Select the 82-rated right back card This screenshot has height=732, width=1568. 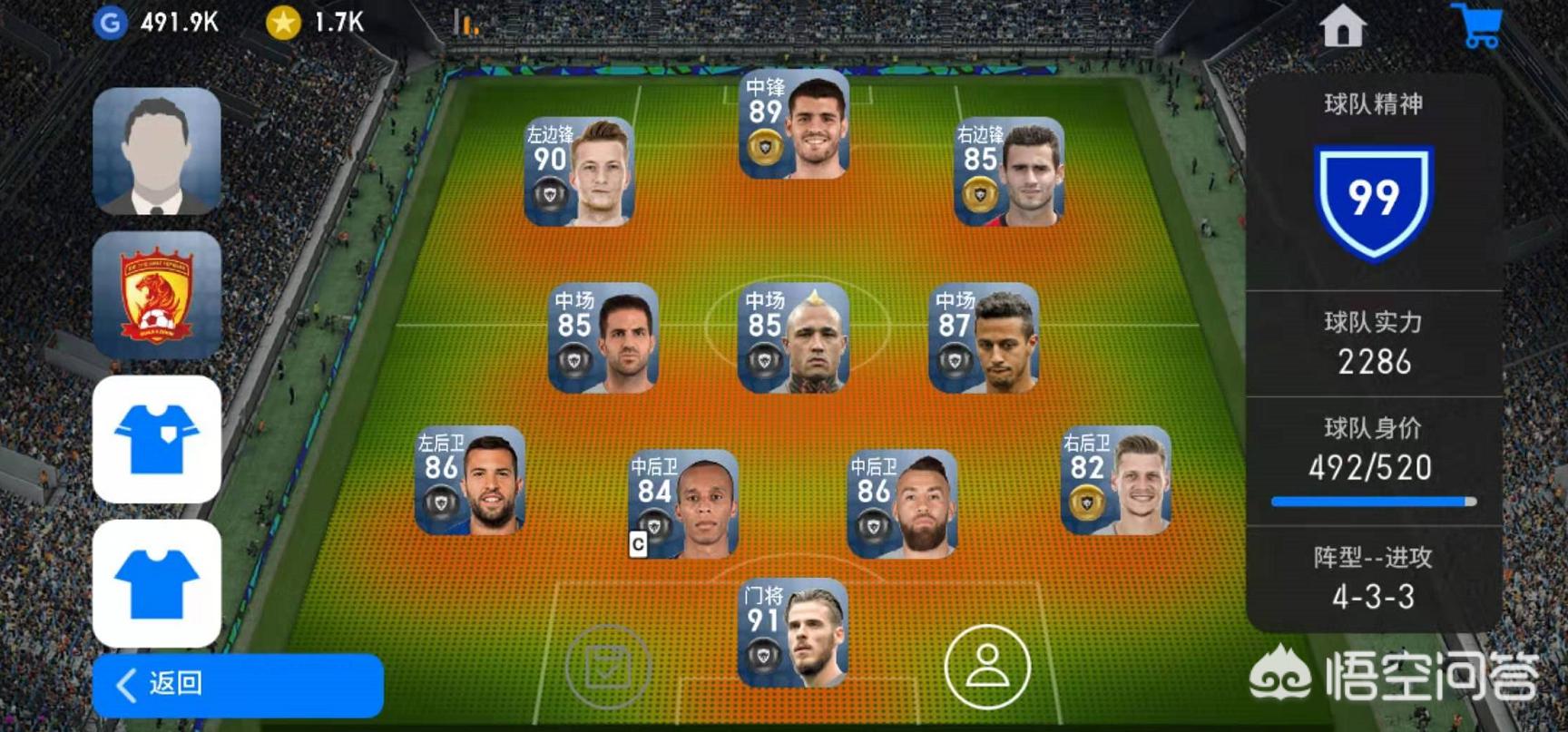point(1116,480)
